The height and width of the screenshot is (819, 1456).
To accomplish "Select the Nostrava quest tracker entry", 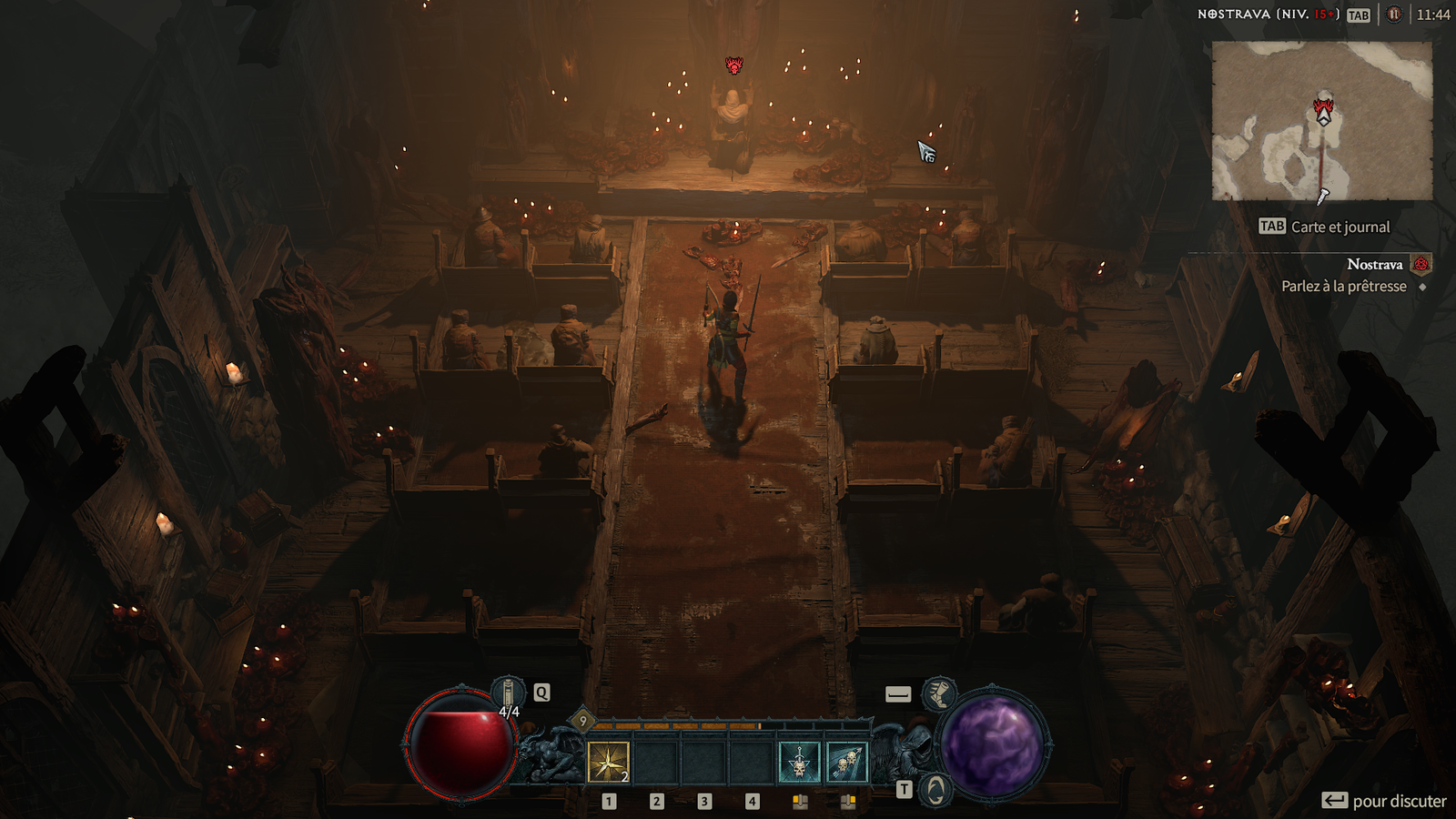I will pos(1374,265).
